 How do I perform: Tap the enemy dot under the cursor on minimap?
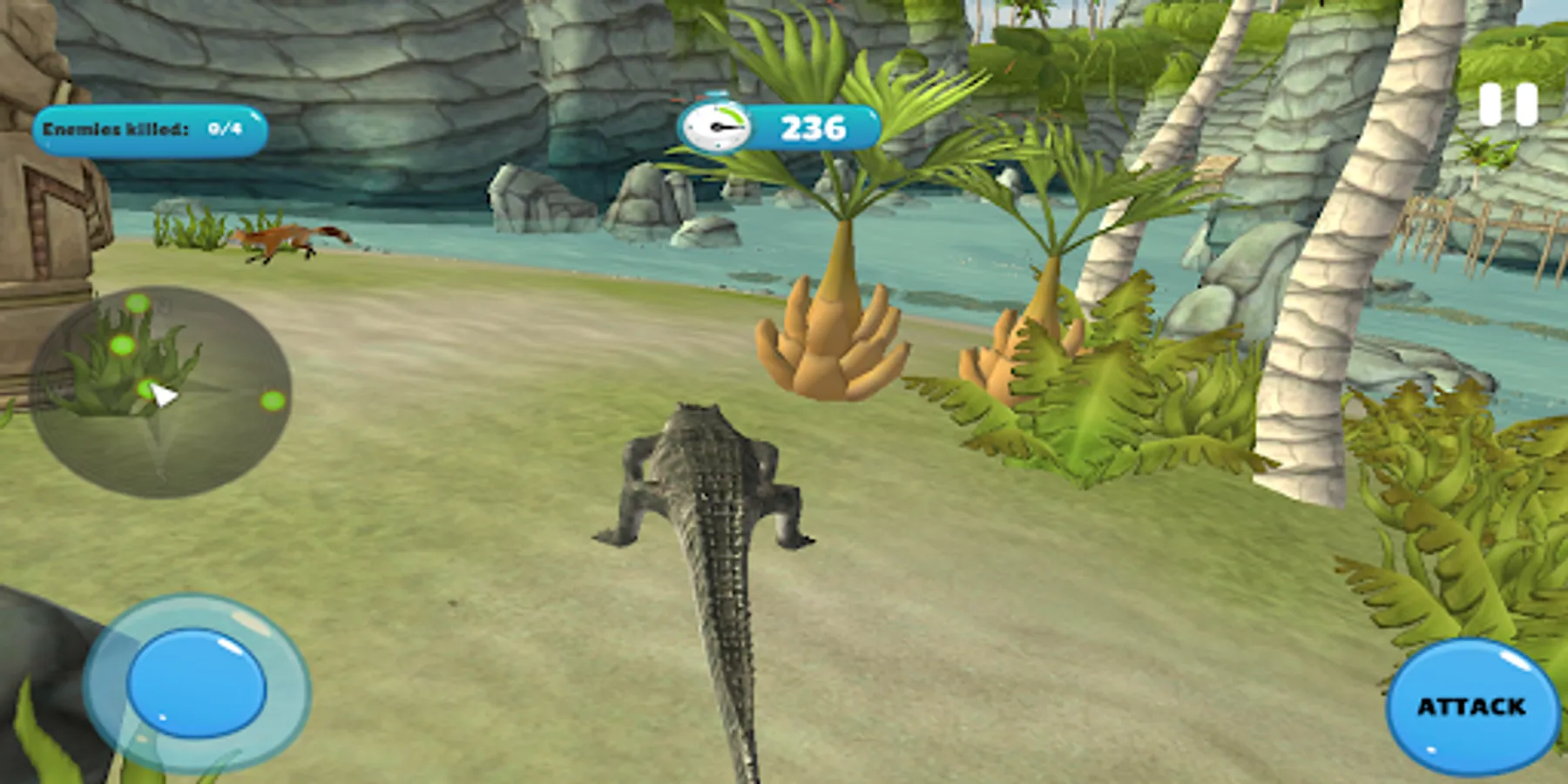point(147,389)
